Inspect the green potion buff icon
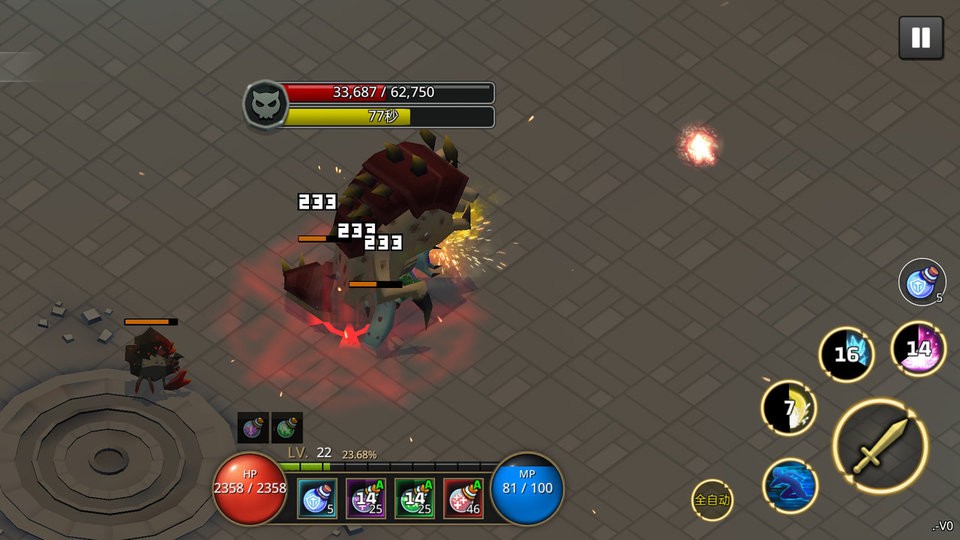Image resolution: width=960 pixels, height=540 pixels. click(287, 428)
